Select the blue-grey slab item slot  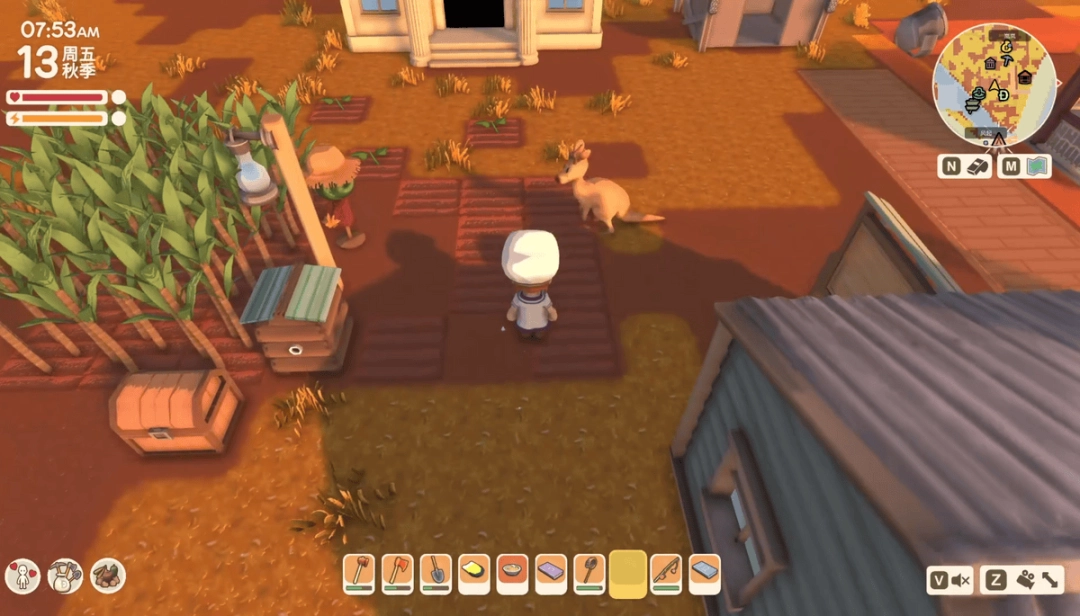click(704, 574)
